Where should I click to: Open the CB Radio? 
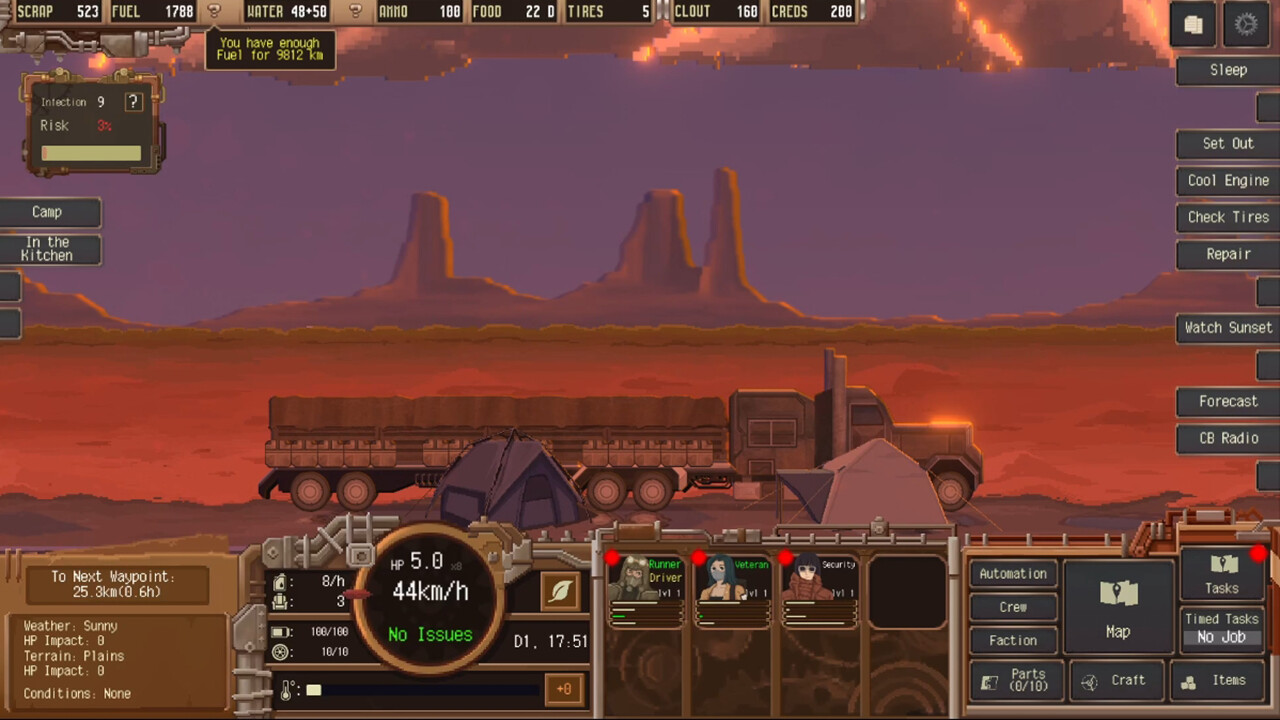click(1228, 438)
